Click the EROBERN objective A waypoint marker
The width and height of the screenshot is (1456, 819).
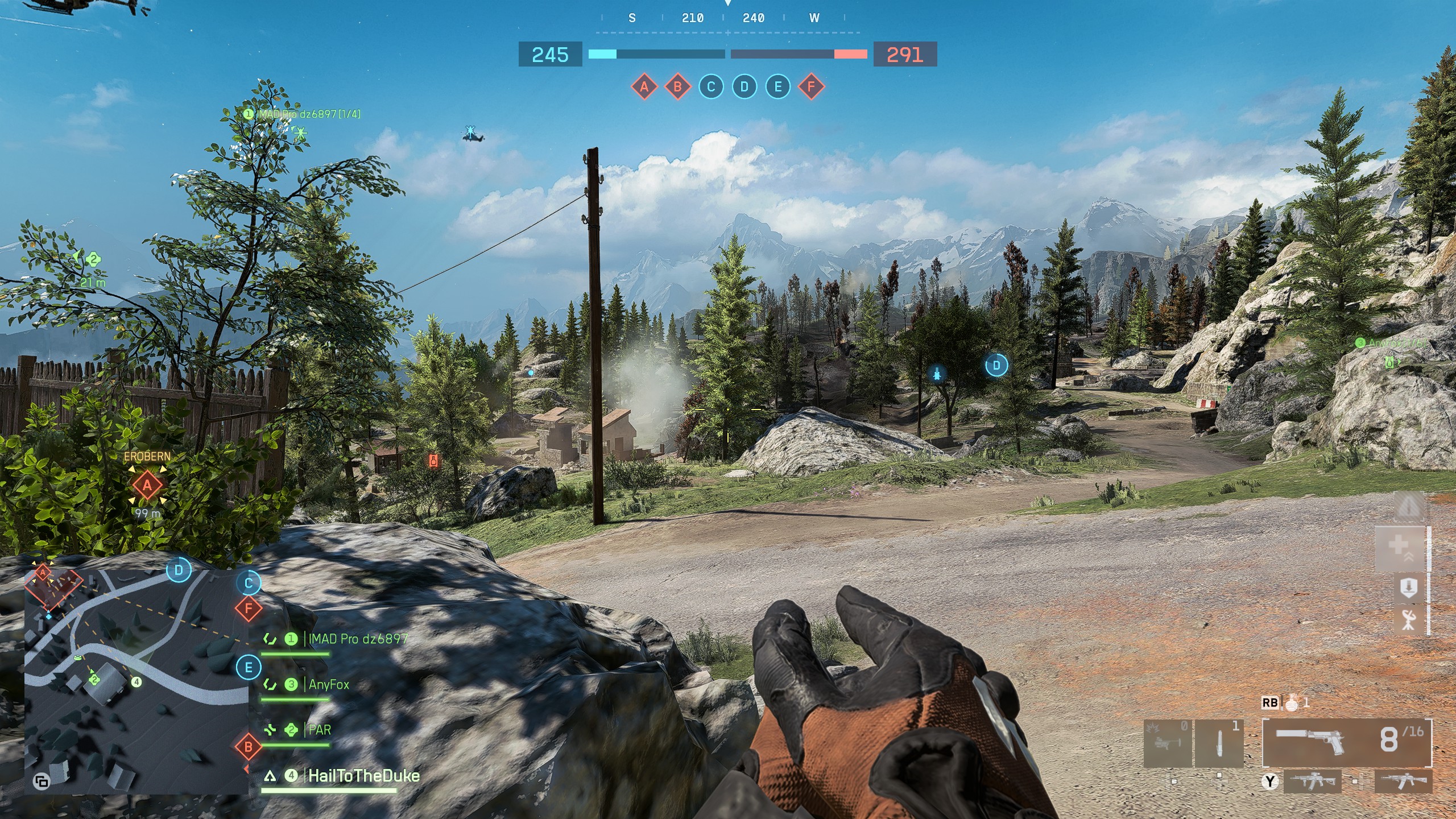click(x=147, y=485)
